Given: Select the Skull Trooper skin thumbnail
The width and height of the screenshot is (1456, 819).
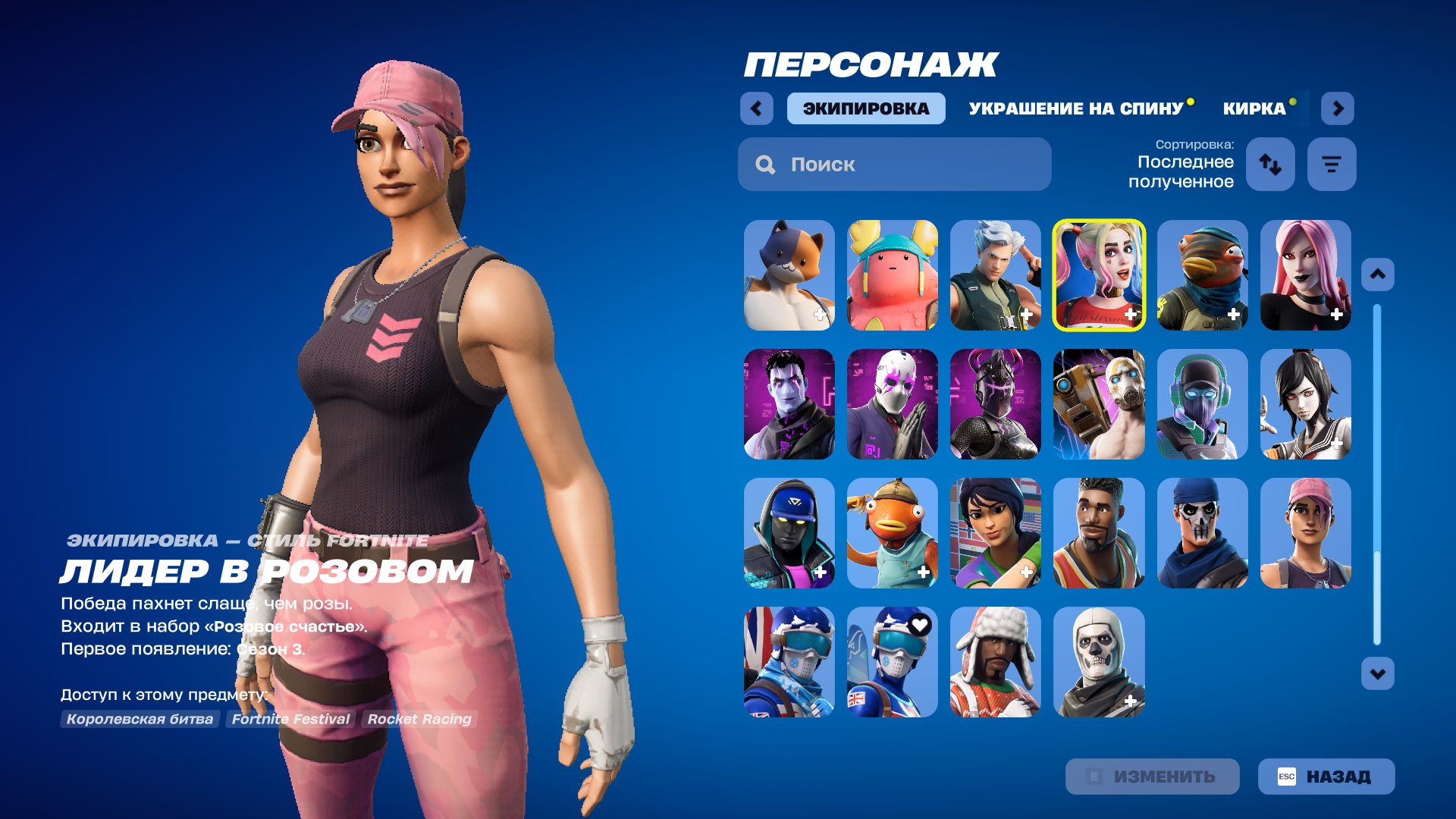Looking at the screenshot, I should pos(1098,662).
